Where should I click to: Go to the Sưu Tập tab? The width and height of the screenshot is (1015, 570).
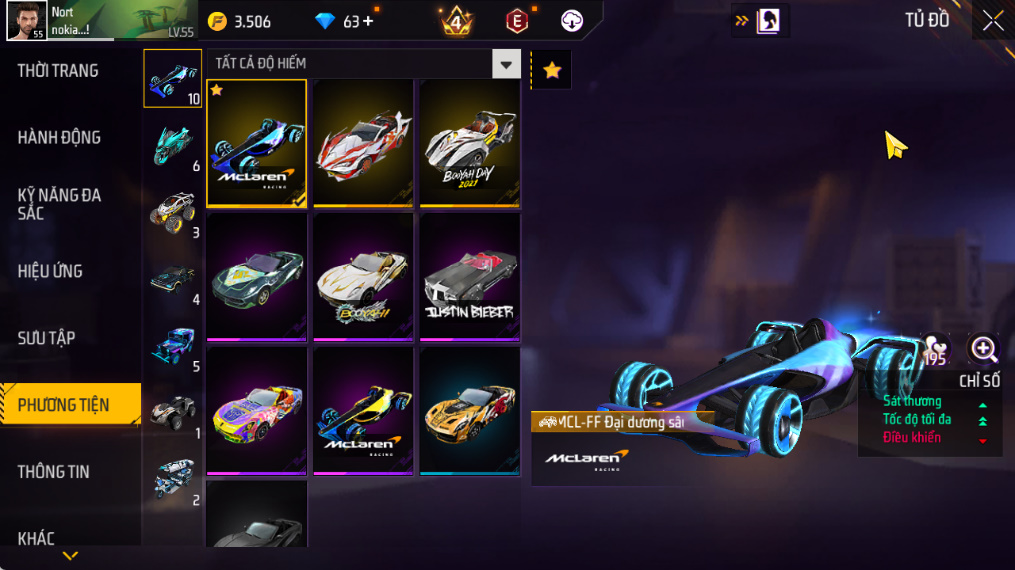click(46, 338)
